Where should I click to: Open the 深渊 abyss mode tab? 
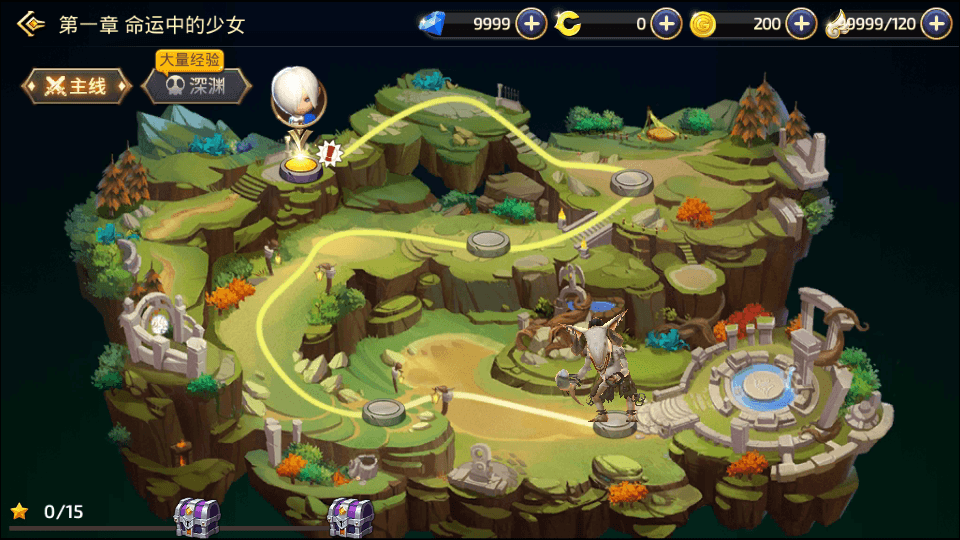[194, 86]
